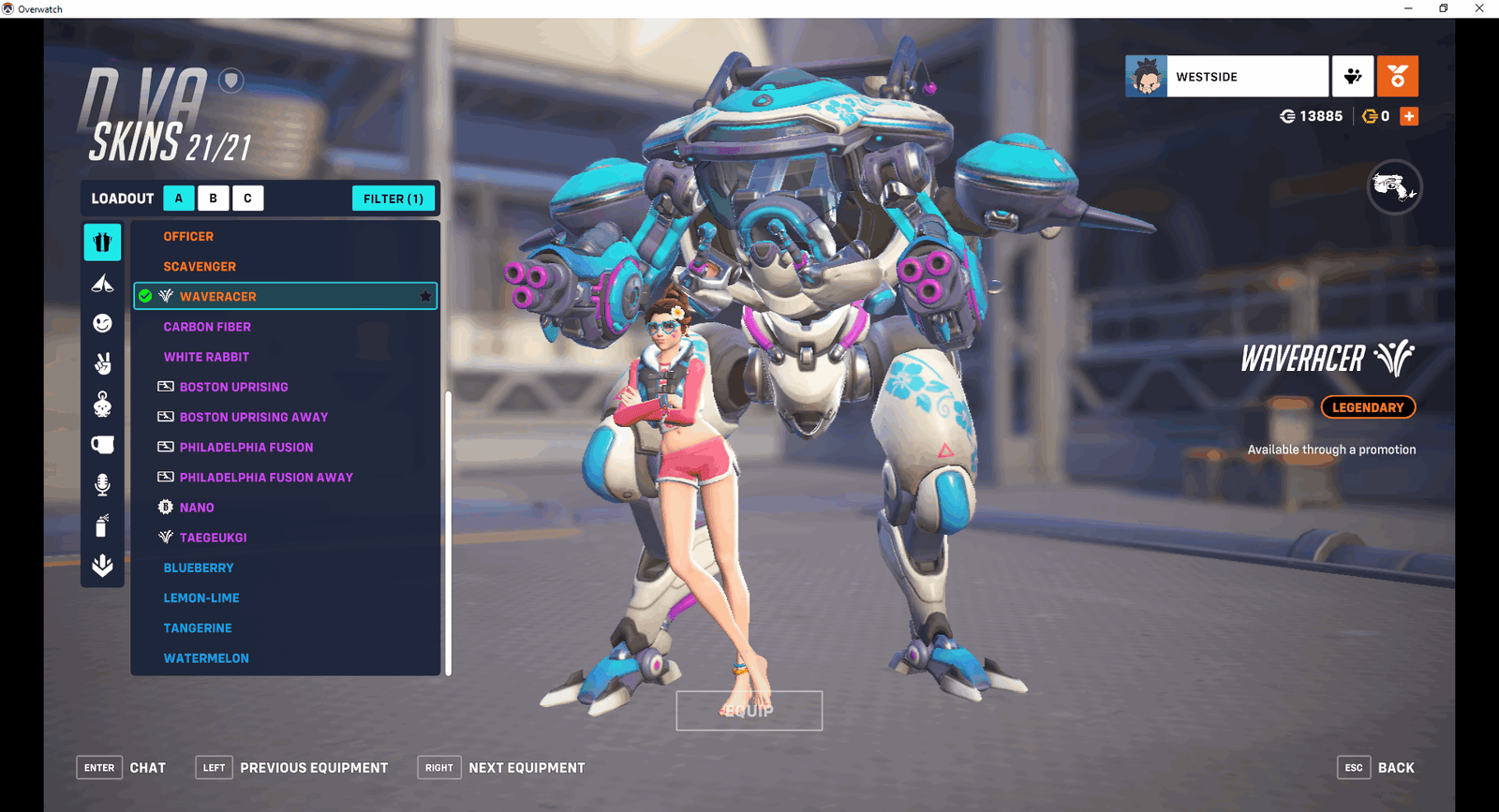Image resolution: width=1499 pixels, height=812 pixels.
Task: Choose the Philadelphia Fusion skin
Action: pos(246,448)
